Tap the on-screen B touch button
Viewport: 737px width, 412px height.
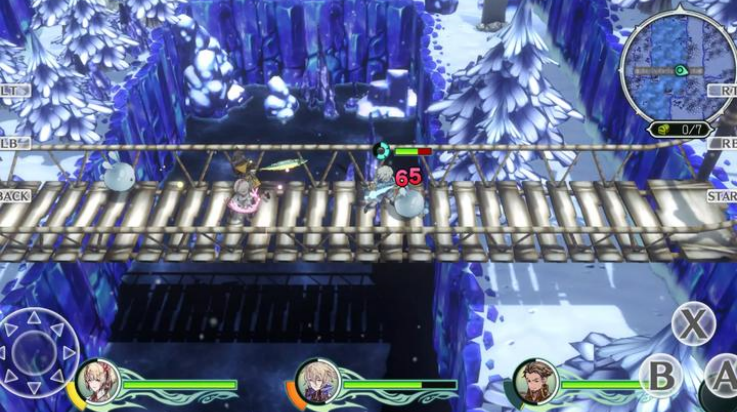(660, 377)
